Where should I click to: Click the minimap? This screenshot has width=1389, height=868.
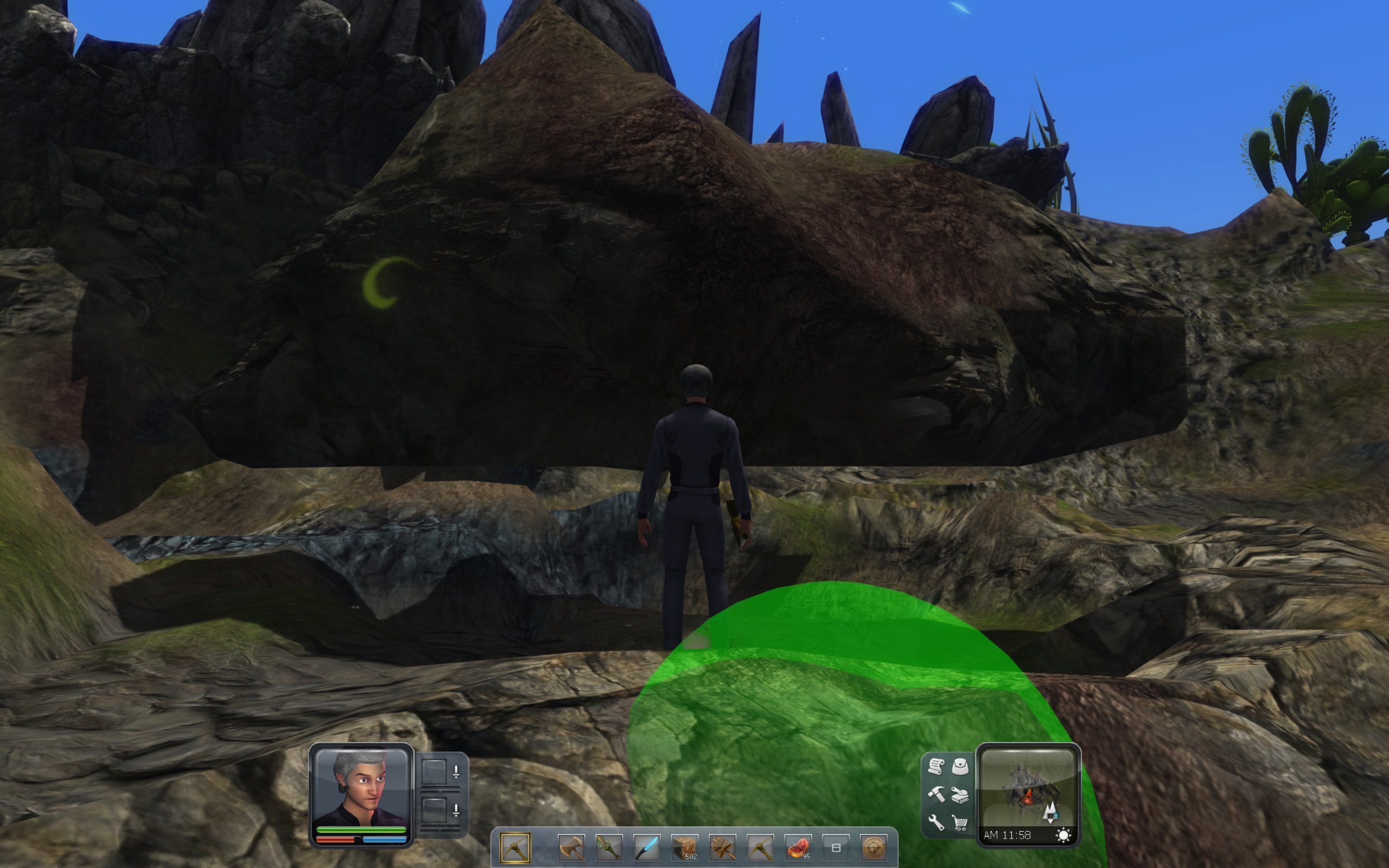[1028, 788]
